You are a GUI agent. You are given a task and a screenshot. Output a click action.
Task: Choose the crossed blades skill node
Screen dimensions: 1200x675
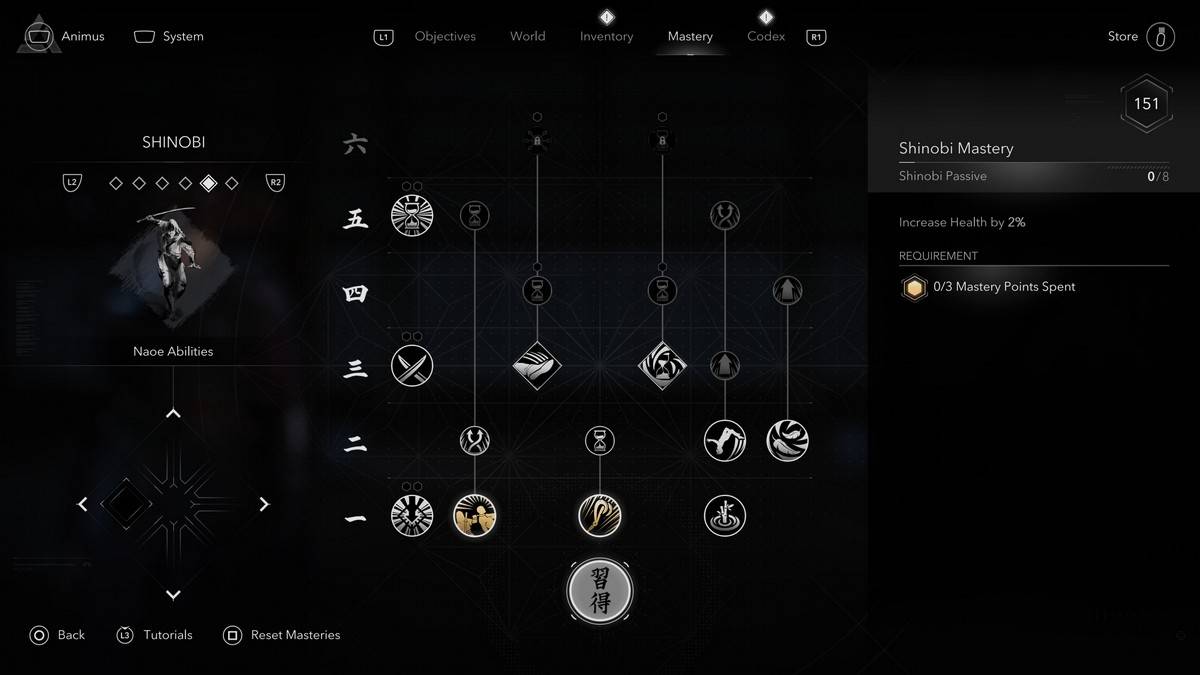412,366
